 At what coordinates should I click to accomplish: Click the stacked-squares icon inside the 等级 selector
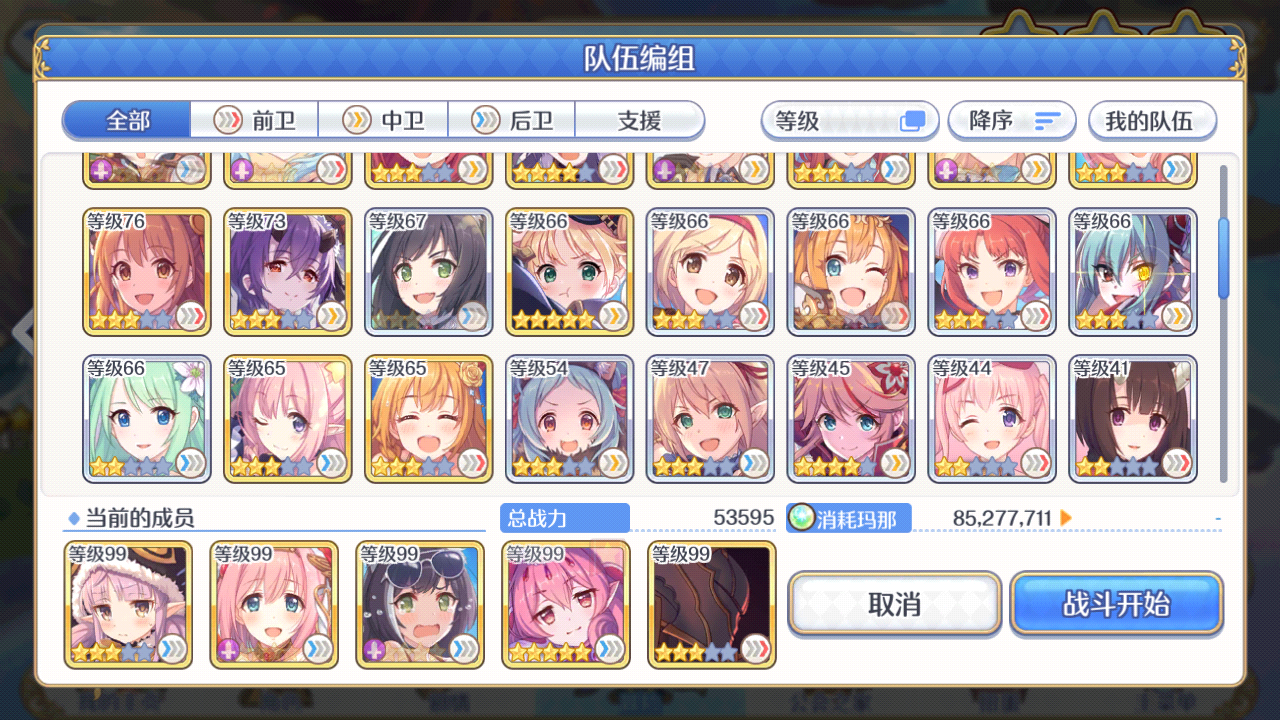coord(914,119)
